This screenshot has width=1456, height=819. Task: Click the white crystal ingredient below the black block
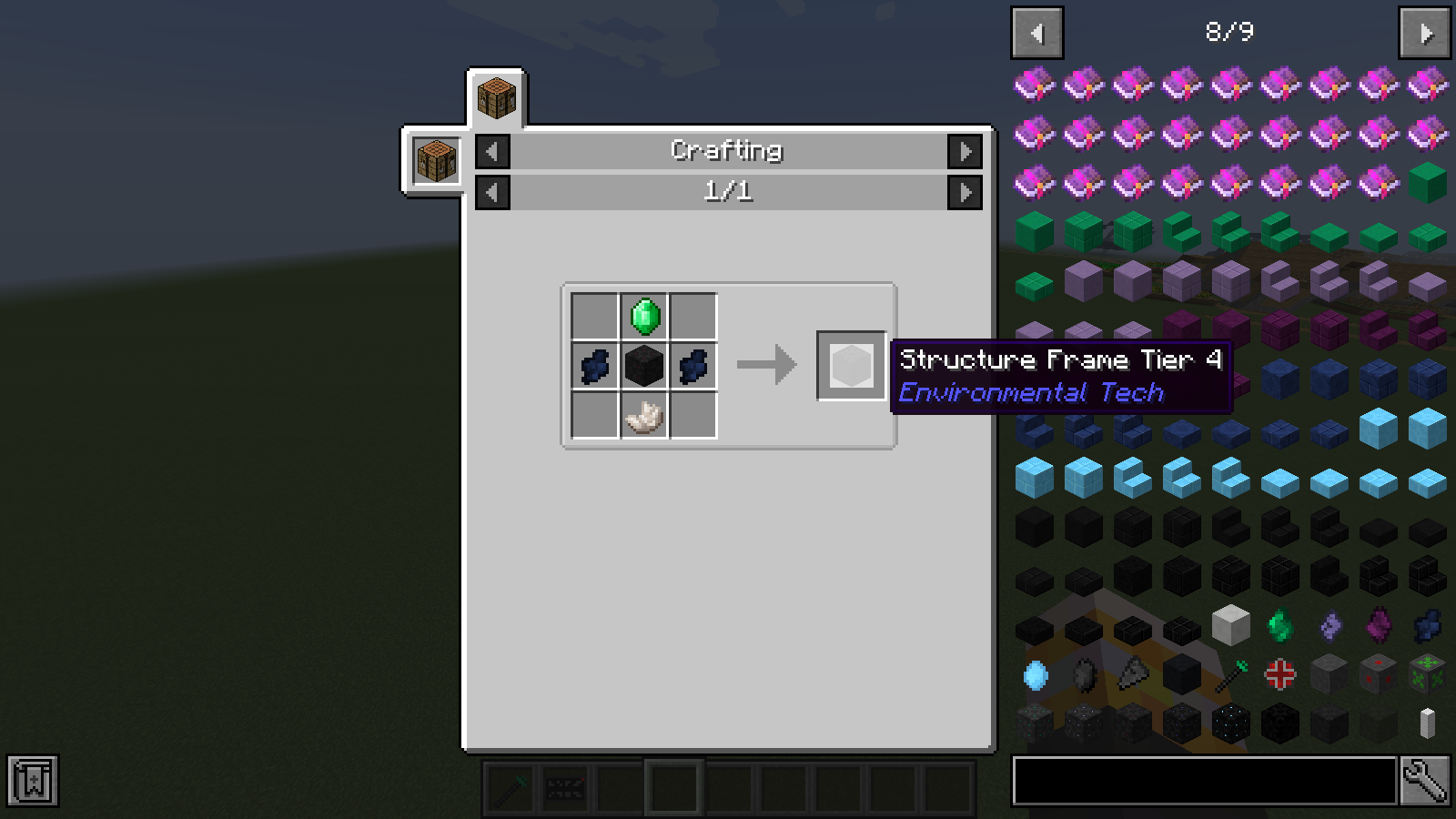click(x=645, y=416)
